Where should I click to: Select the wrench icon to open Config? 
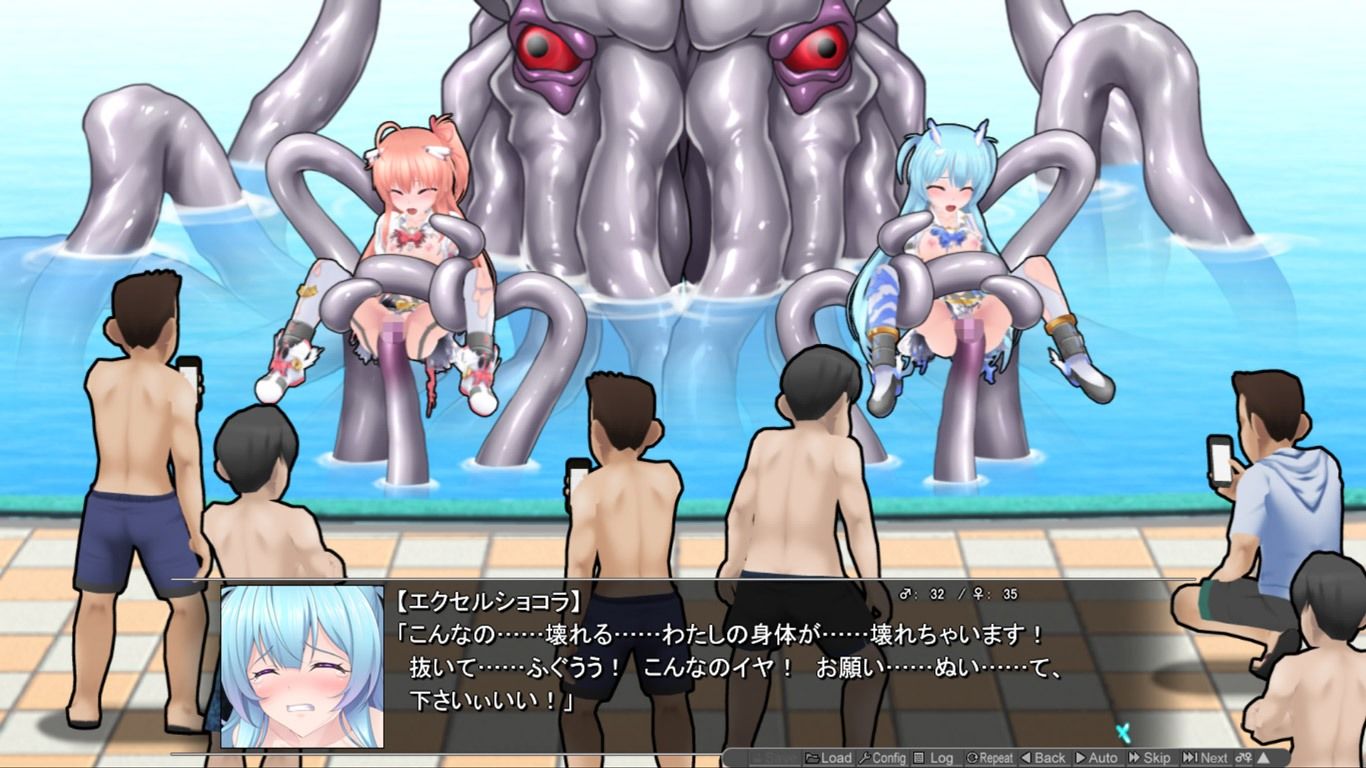coord(863,758)
